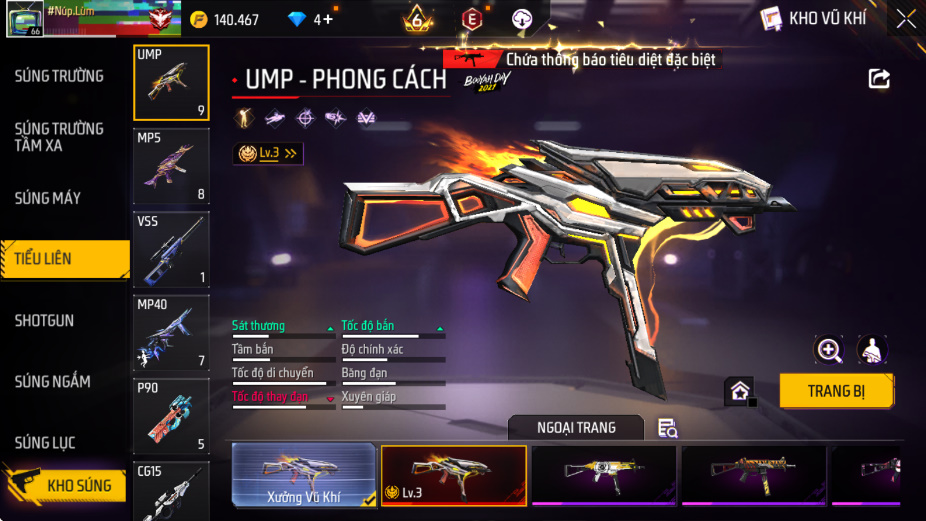Viewport: 926px width, 521px height.
Task: Add diamonds with the plus button
Action: 327,19
